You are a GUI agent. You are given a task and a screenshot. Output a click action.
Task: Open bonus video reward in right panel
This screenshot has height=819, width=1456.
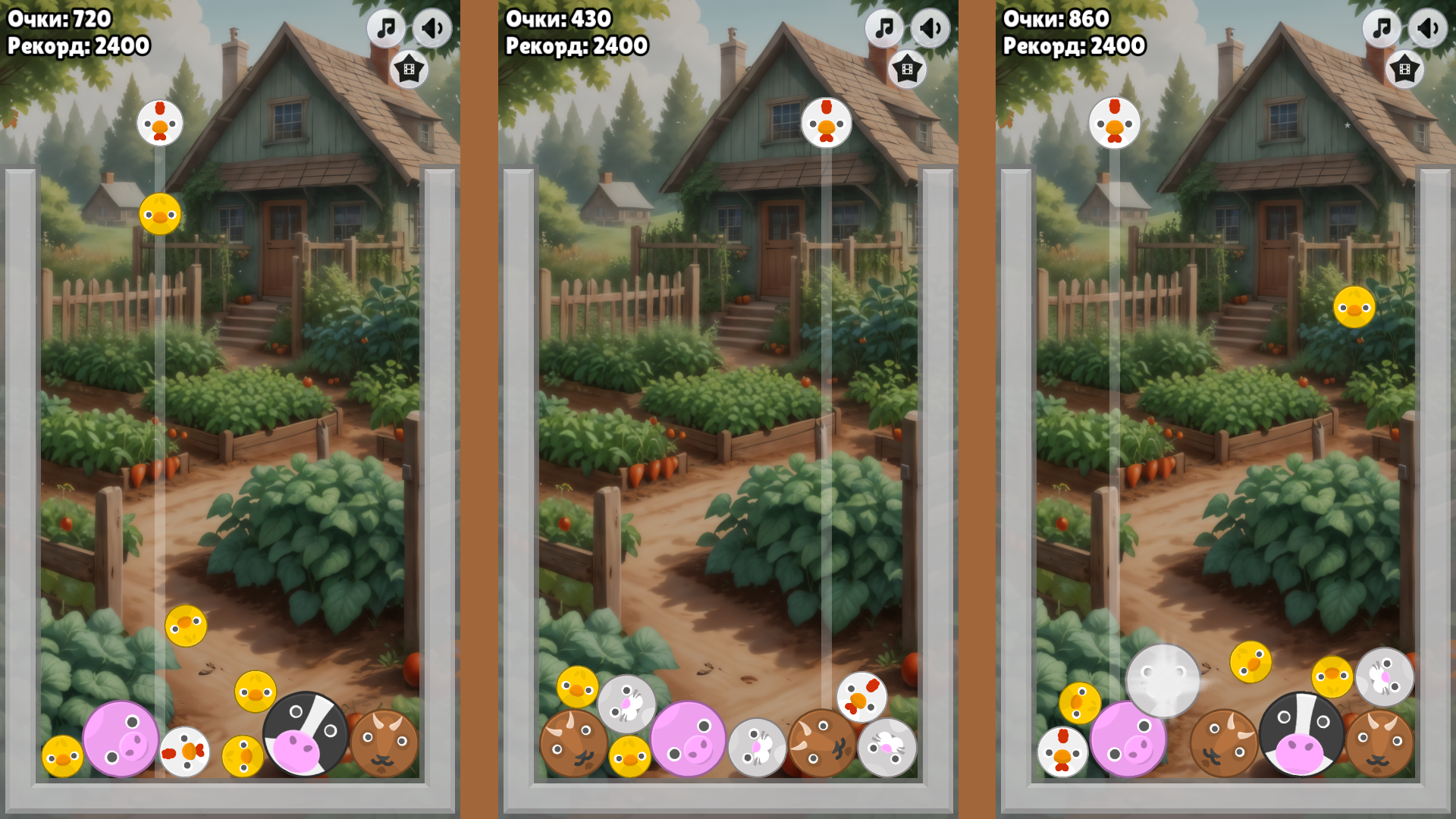tap(1404, 67)
